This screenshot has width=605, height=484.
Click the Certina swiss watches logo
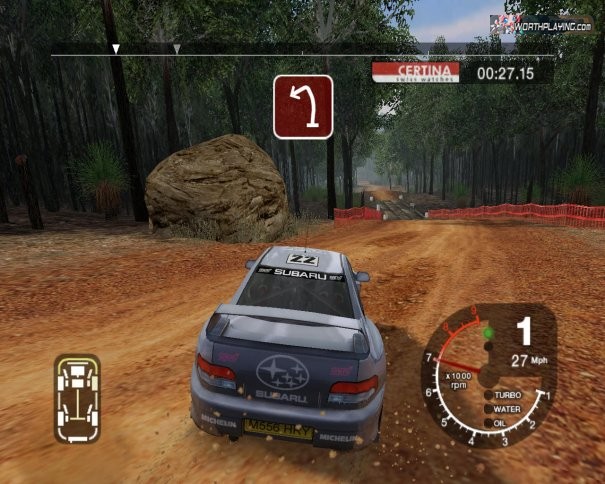(x=416, y=72)
